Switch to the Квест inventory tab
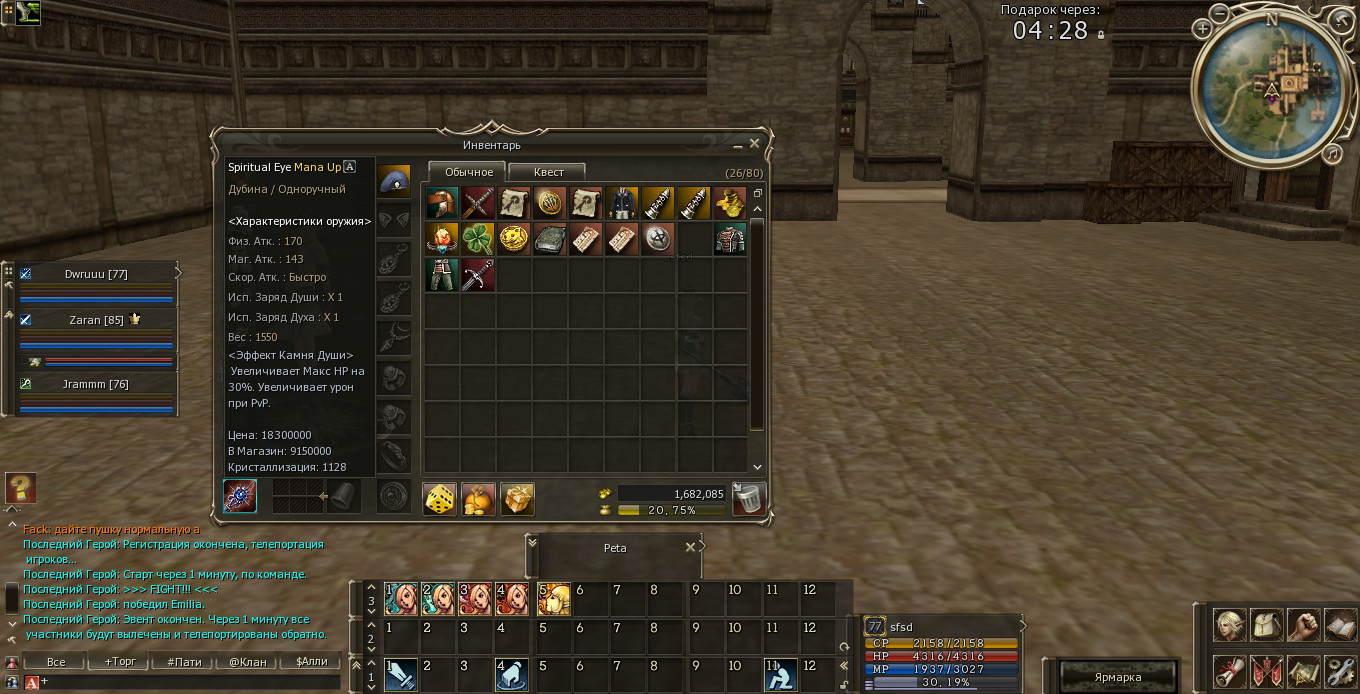The image size is (1360, 694). [x=547, y=172]
